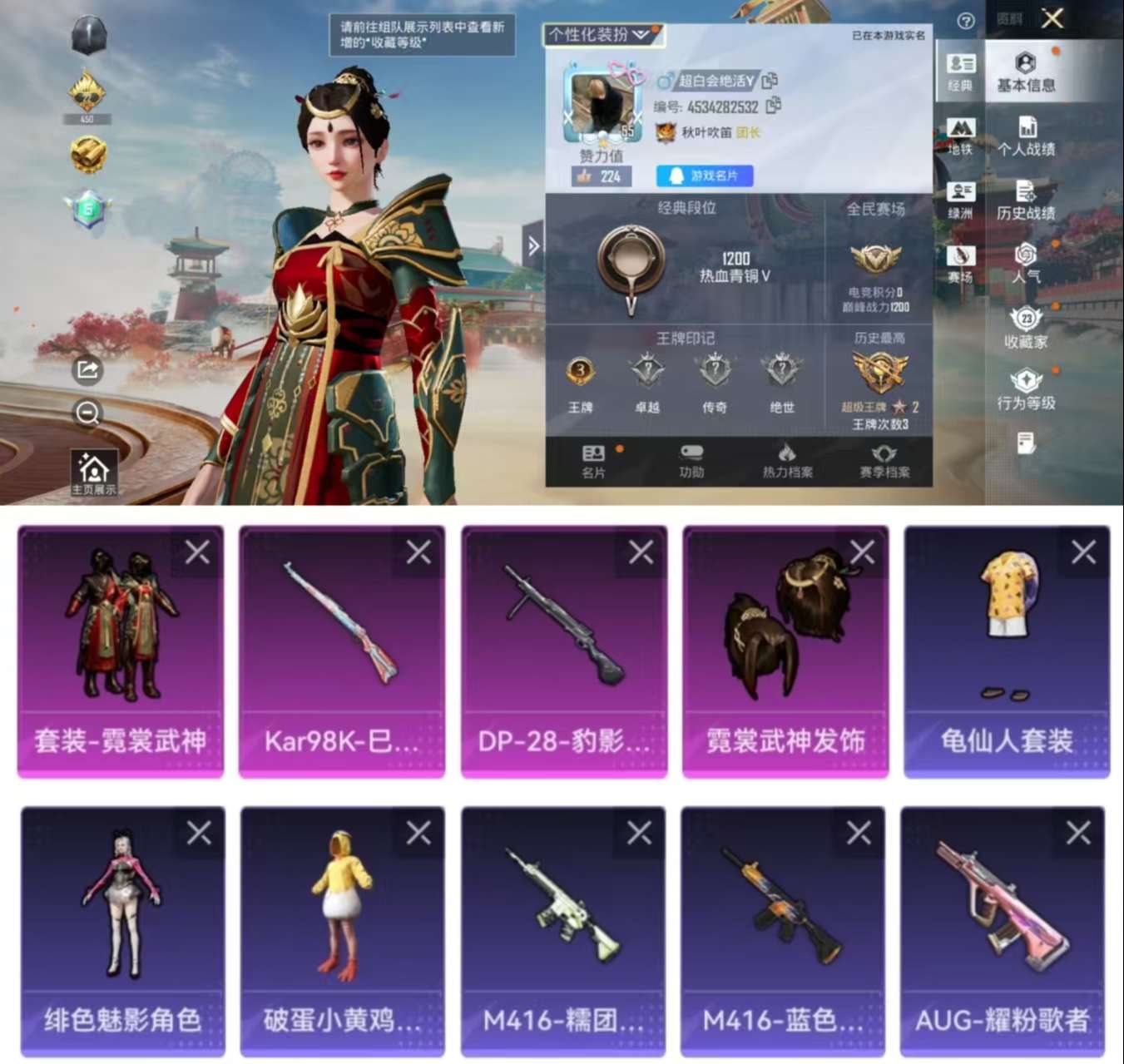This screenshot has width=1124, height=1064.
Task: Open 个人战绩 personal stats
Action: [1027, 137]
